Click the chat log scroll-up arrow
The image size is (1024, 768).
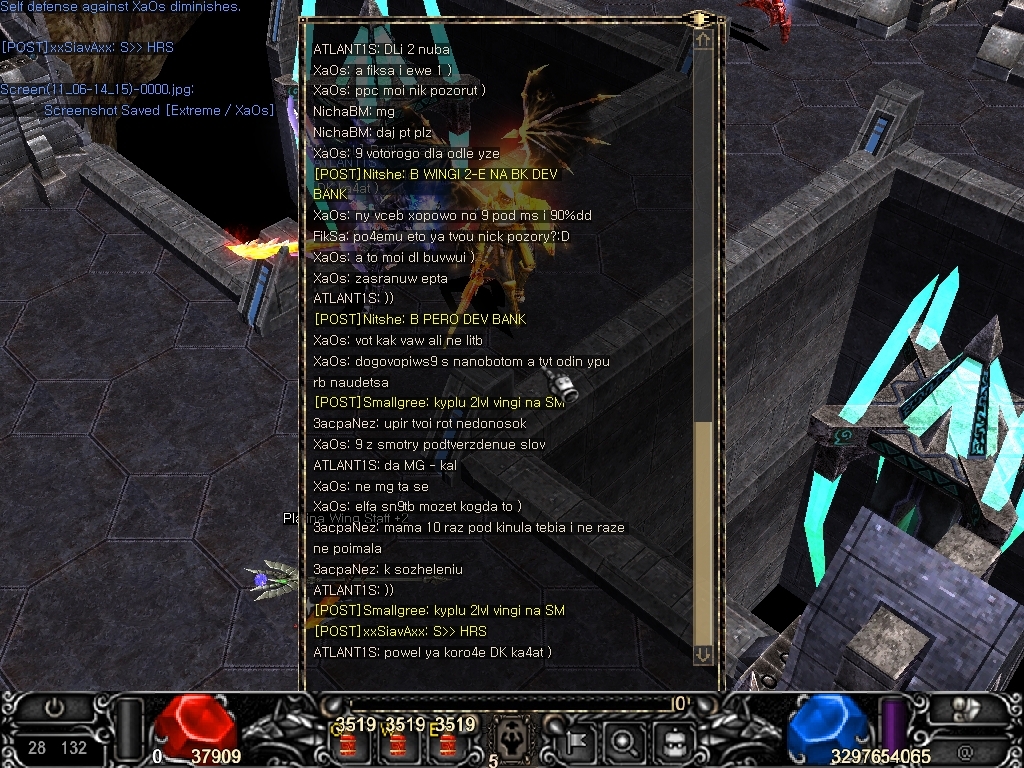(x=703, y=41)
